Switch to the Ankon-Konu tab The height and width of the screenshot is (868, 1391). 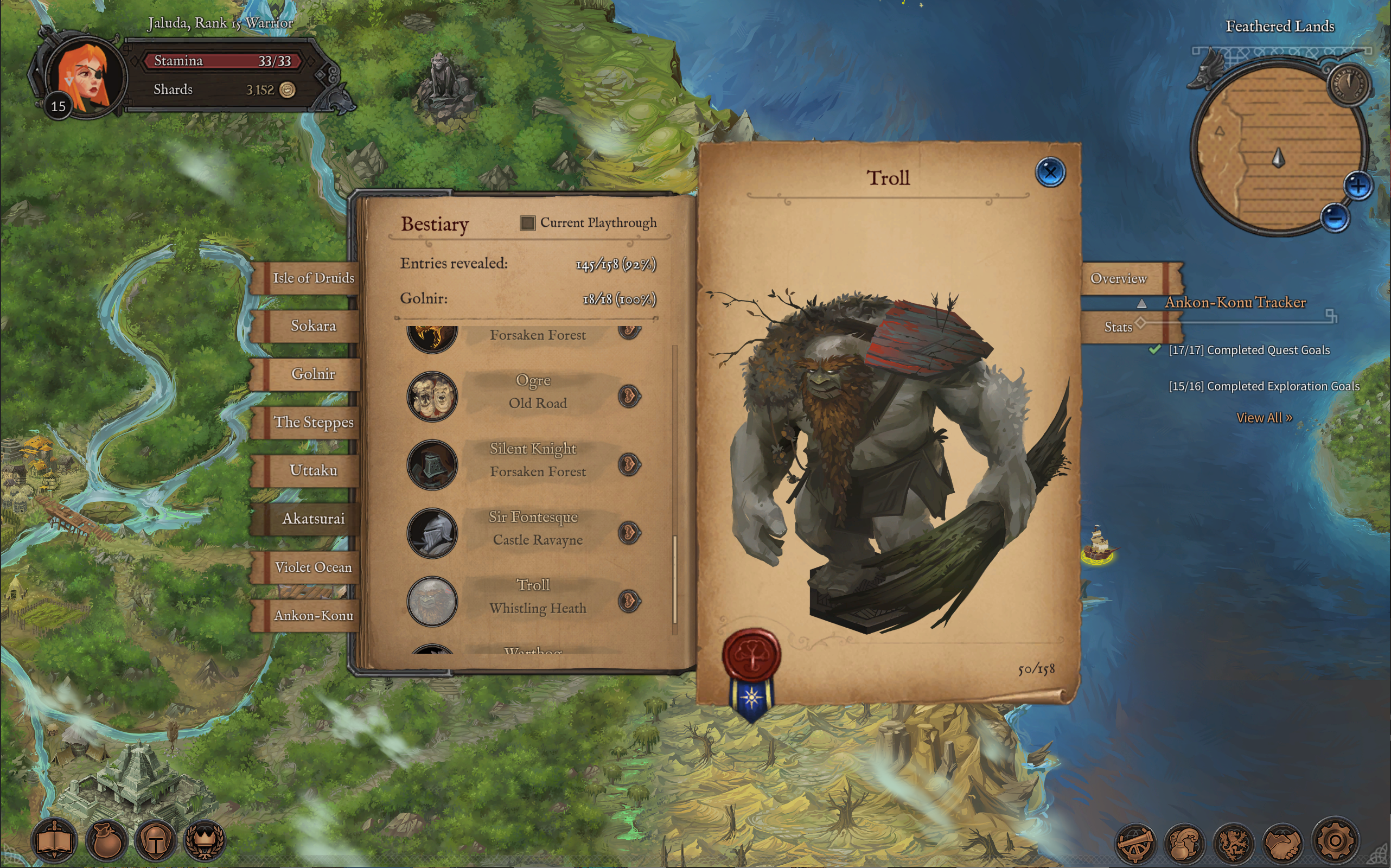tap(312, 615)
